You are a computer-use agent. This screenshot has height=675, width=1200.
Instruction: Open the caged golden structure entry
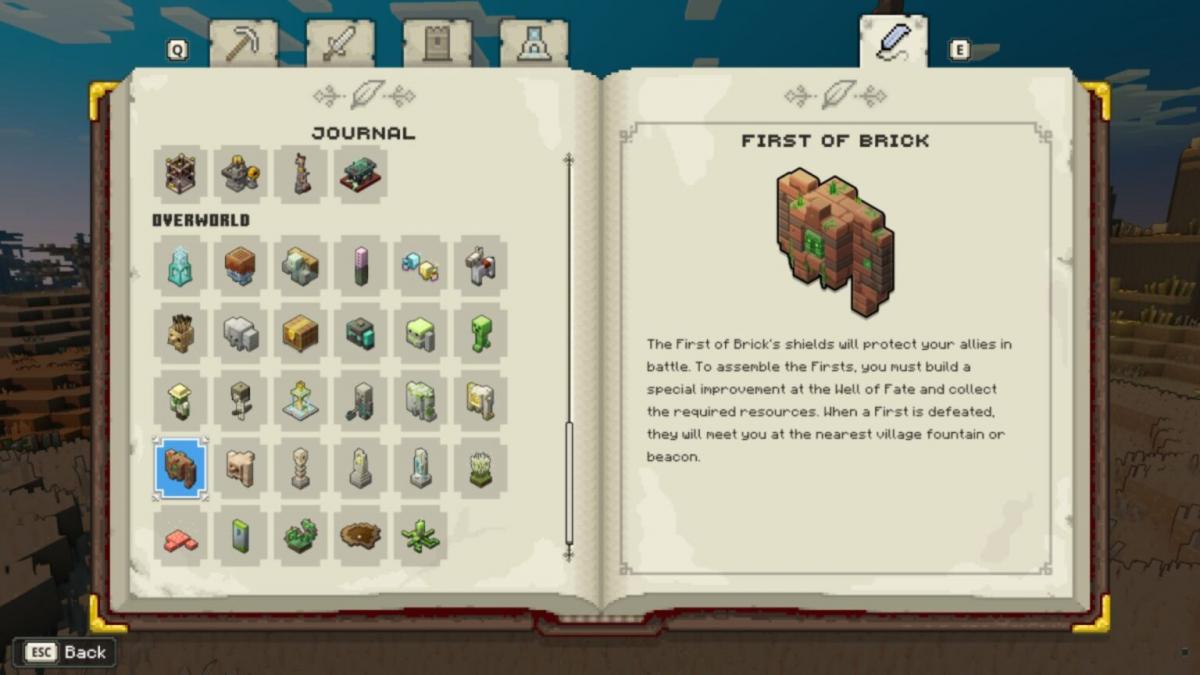point(180,173)
